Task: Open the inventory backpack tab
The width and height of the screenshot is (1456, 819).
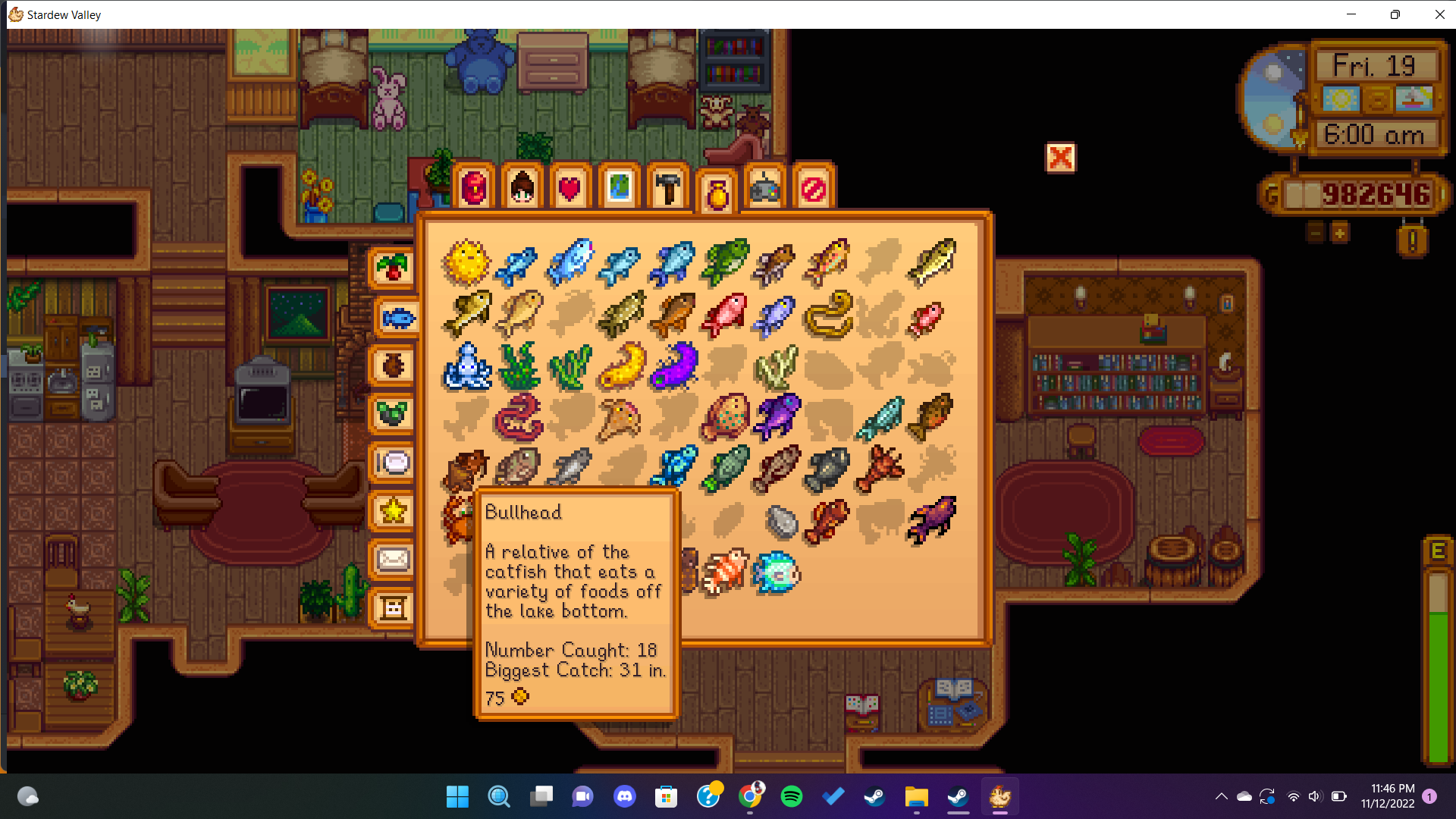Action: (474, 188)
